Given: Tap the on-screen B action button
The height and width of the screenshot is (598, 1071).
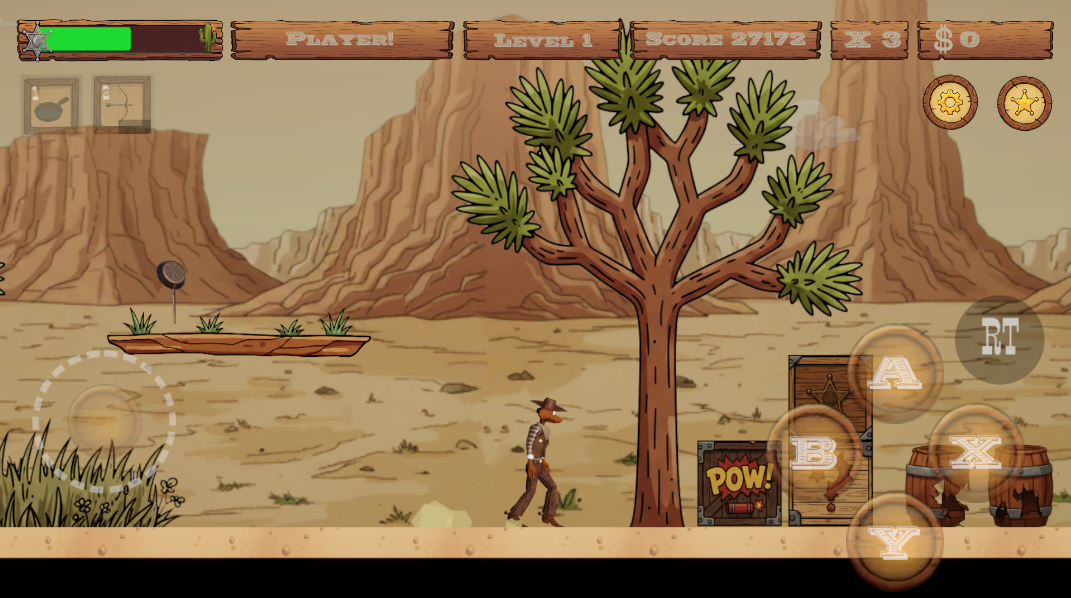Looking at the screenshot, I should pos(814,452).
